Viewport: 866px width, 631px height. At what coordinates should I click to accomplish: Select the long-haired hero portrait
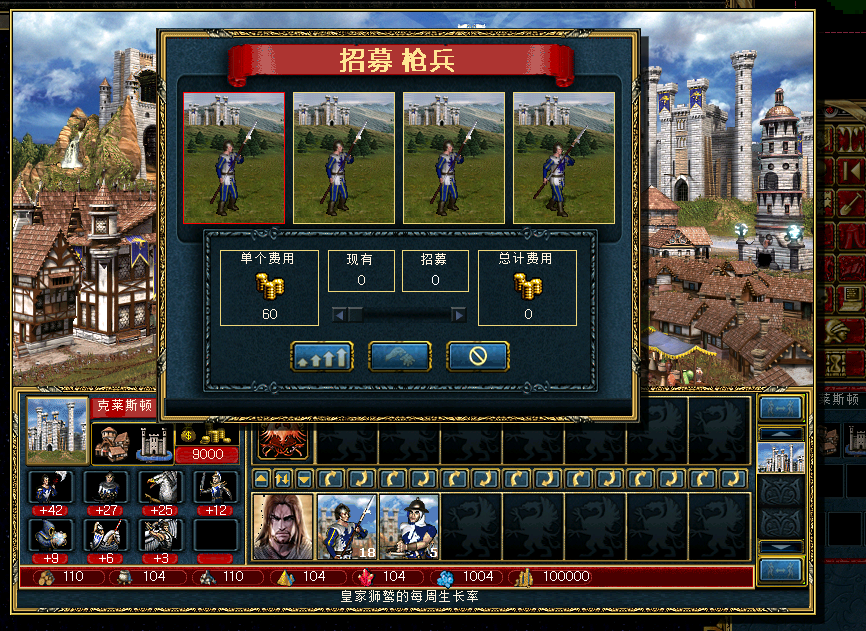pyautogui.click(x=283, y=526)
